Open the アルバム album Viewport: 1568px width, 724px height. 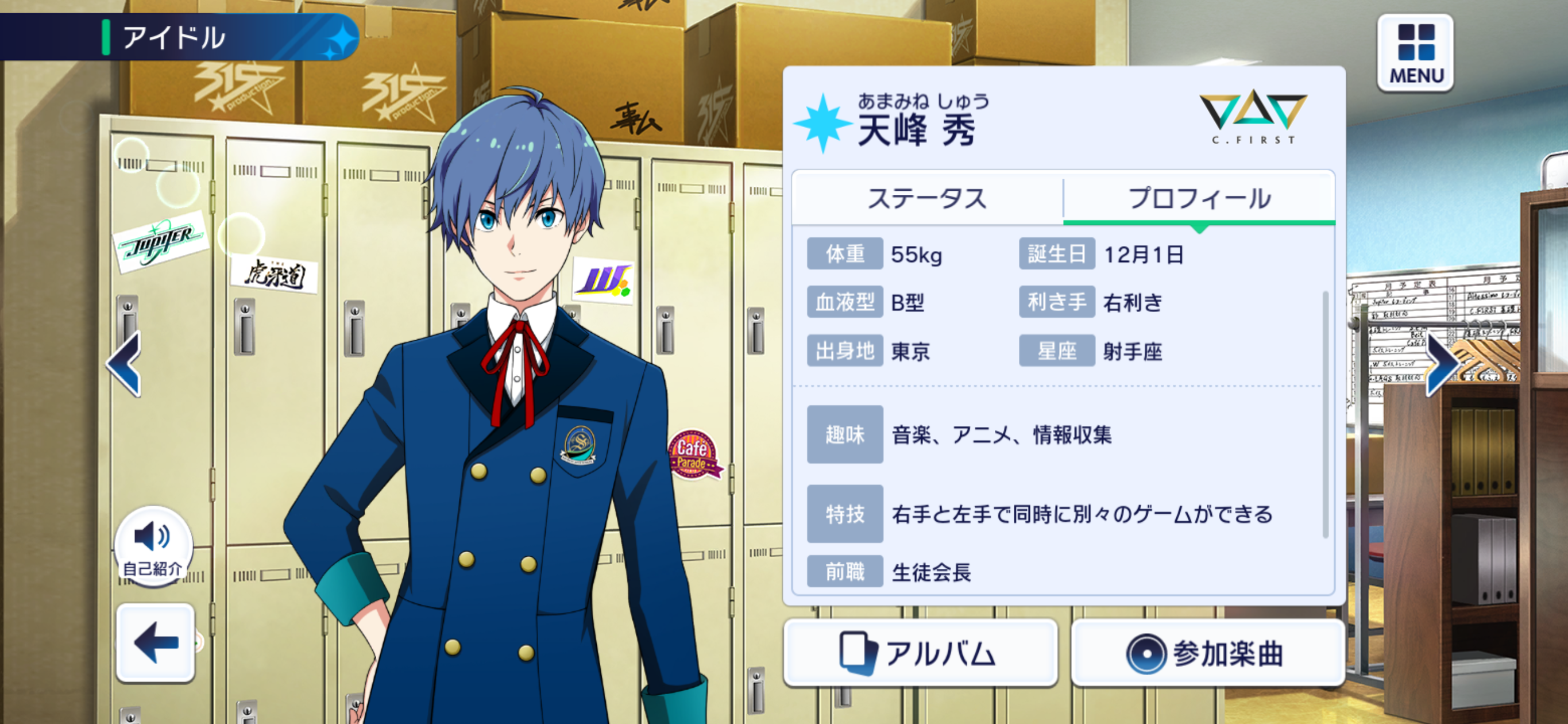pos(920,653)
